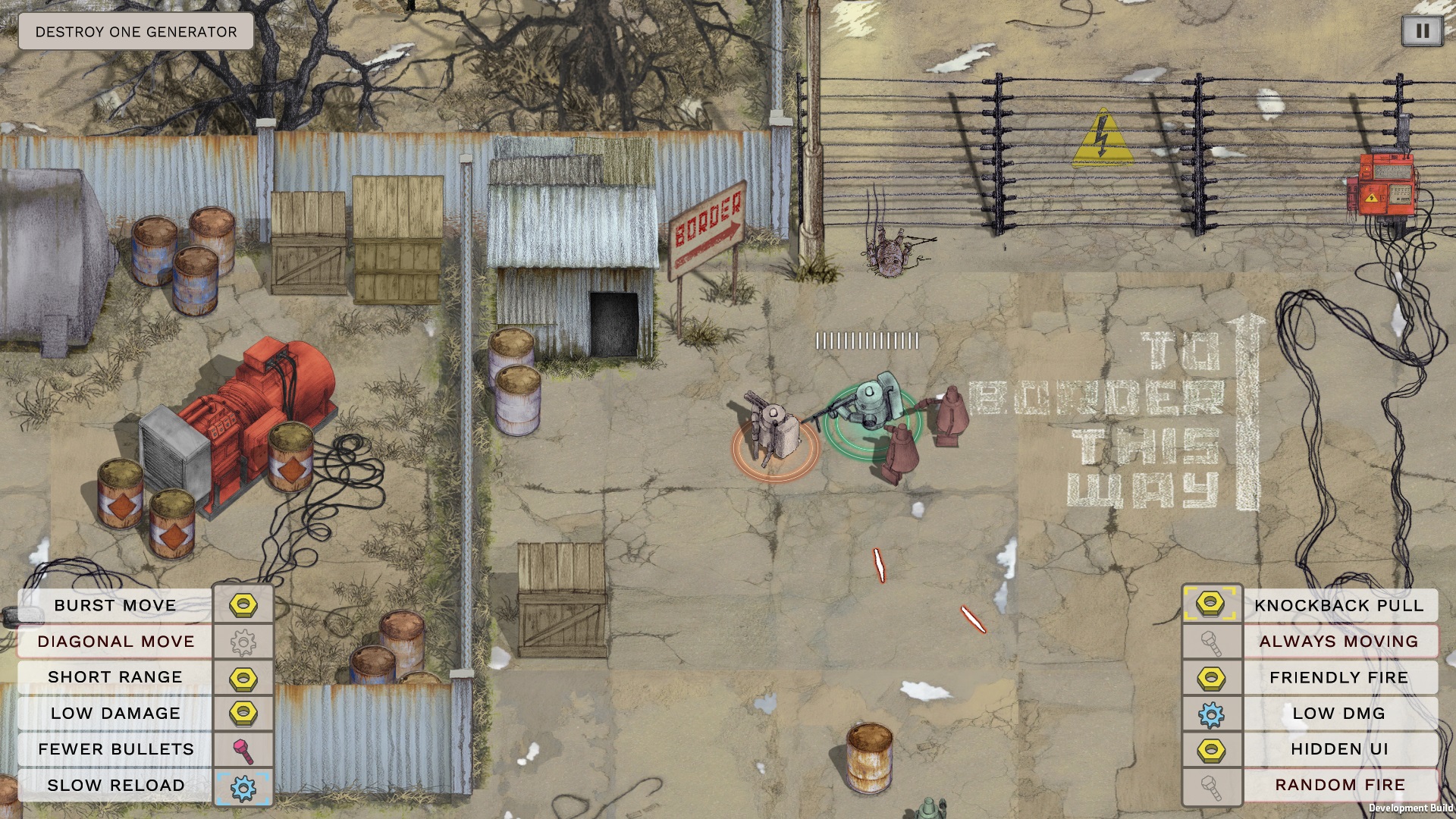Select the Burst Move modifier
Screen dimensions: 1456x819
coord(115,605)
